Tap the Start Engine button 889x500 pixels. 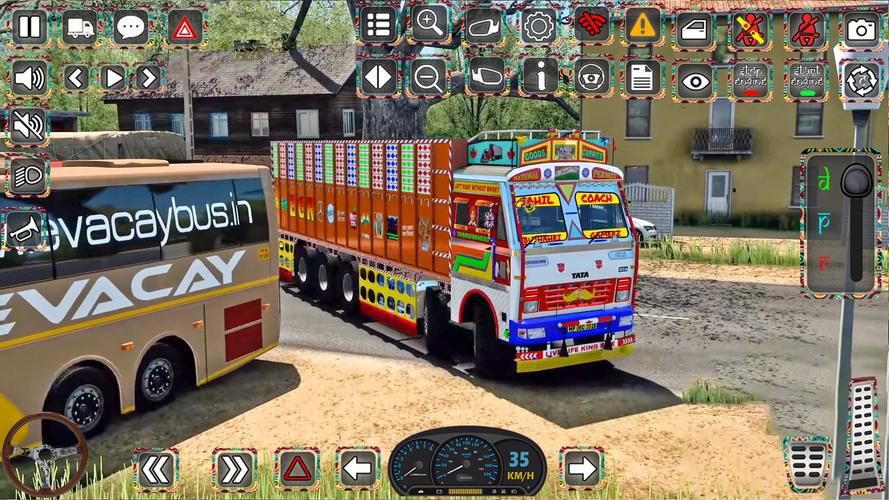tap(806, 81)
